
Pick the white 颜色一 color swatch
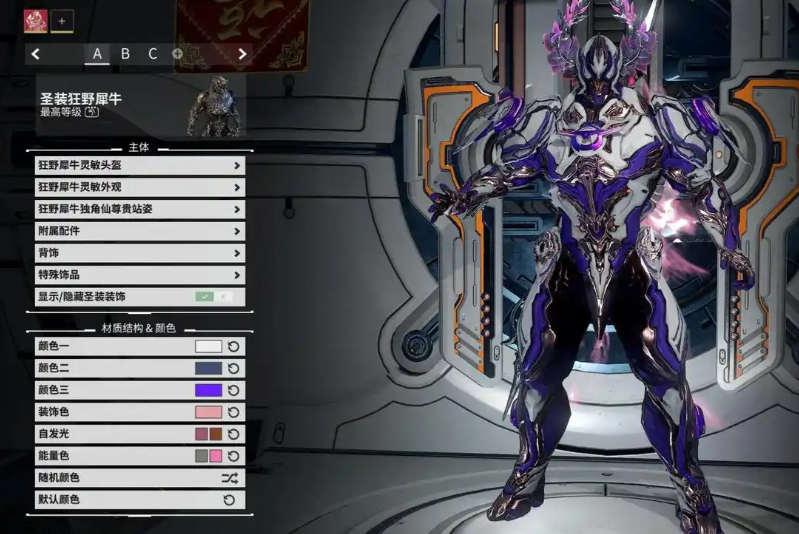(x=208, y=346)
